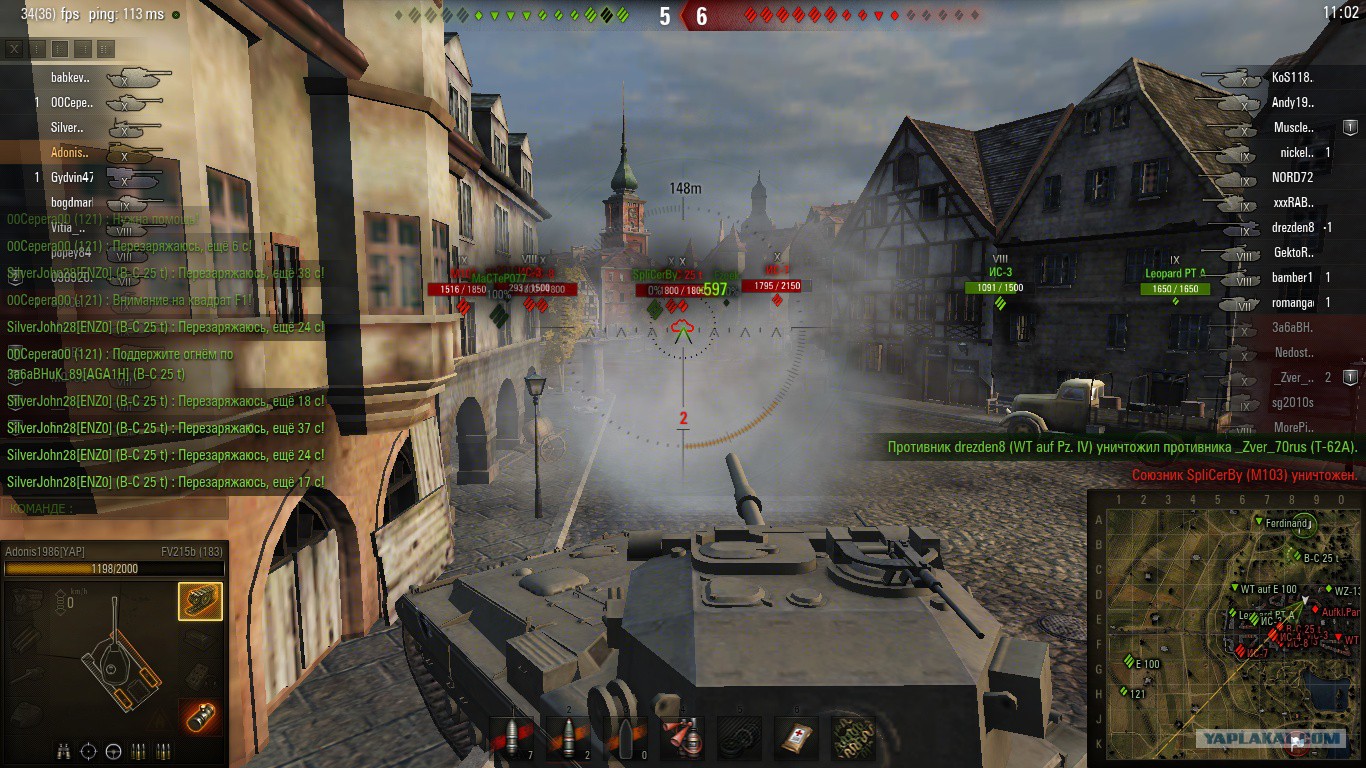The width and height of the screenshot is (1366, 768).
Task: Use the first aid kit consumable
Action: (797, 738)
